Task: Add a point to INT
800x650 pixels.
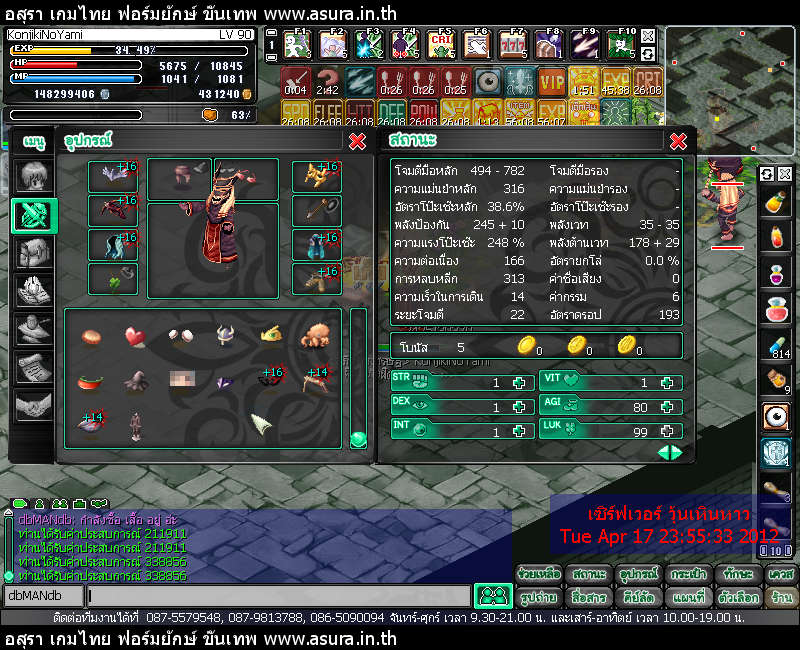Action: [519, 431]
